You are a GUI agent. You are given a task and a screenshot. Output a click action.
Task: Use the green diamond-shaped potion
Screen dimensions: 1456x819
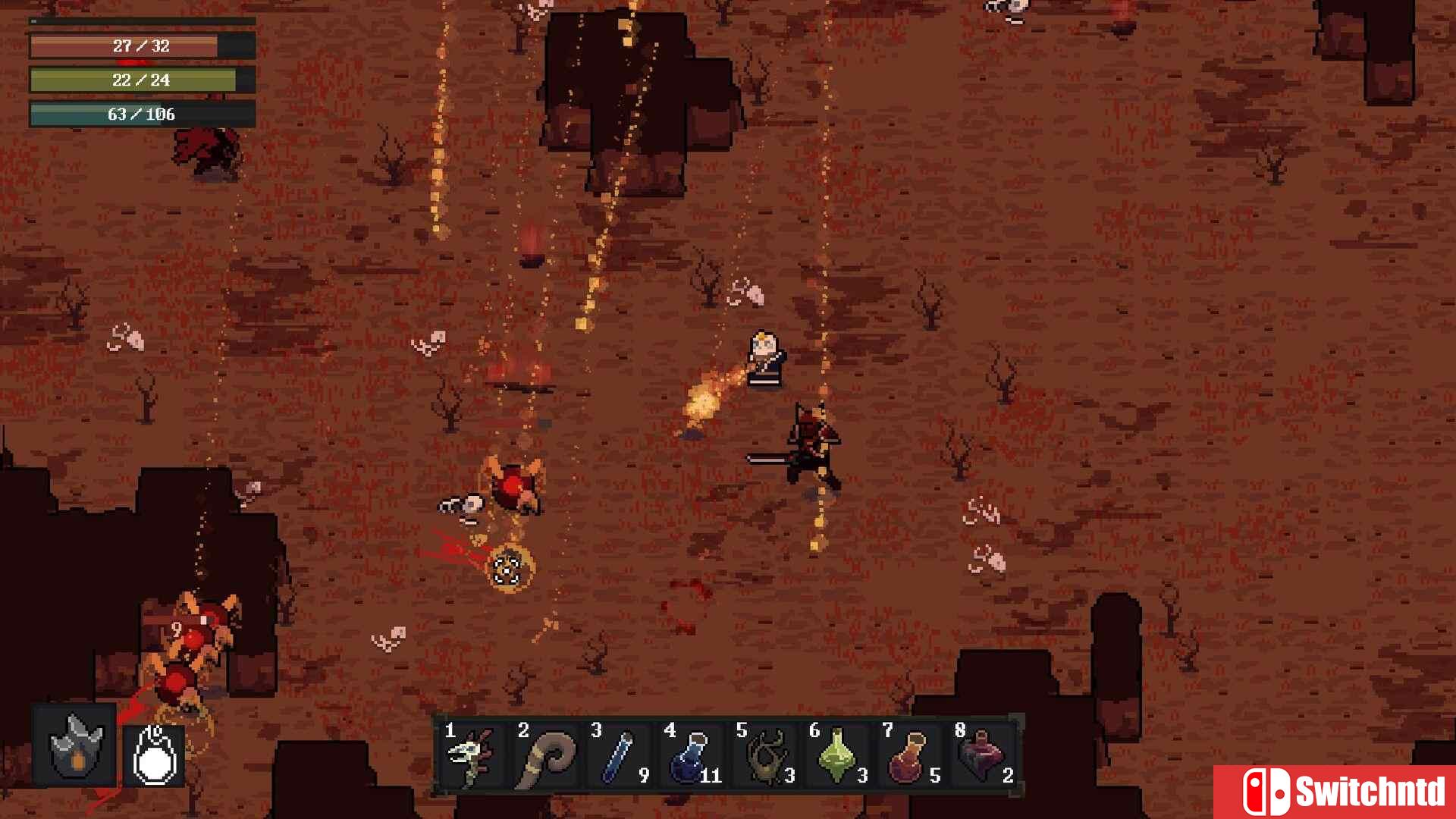(x=836, y=755)
